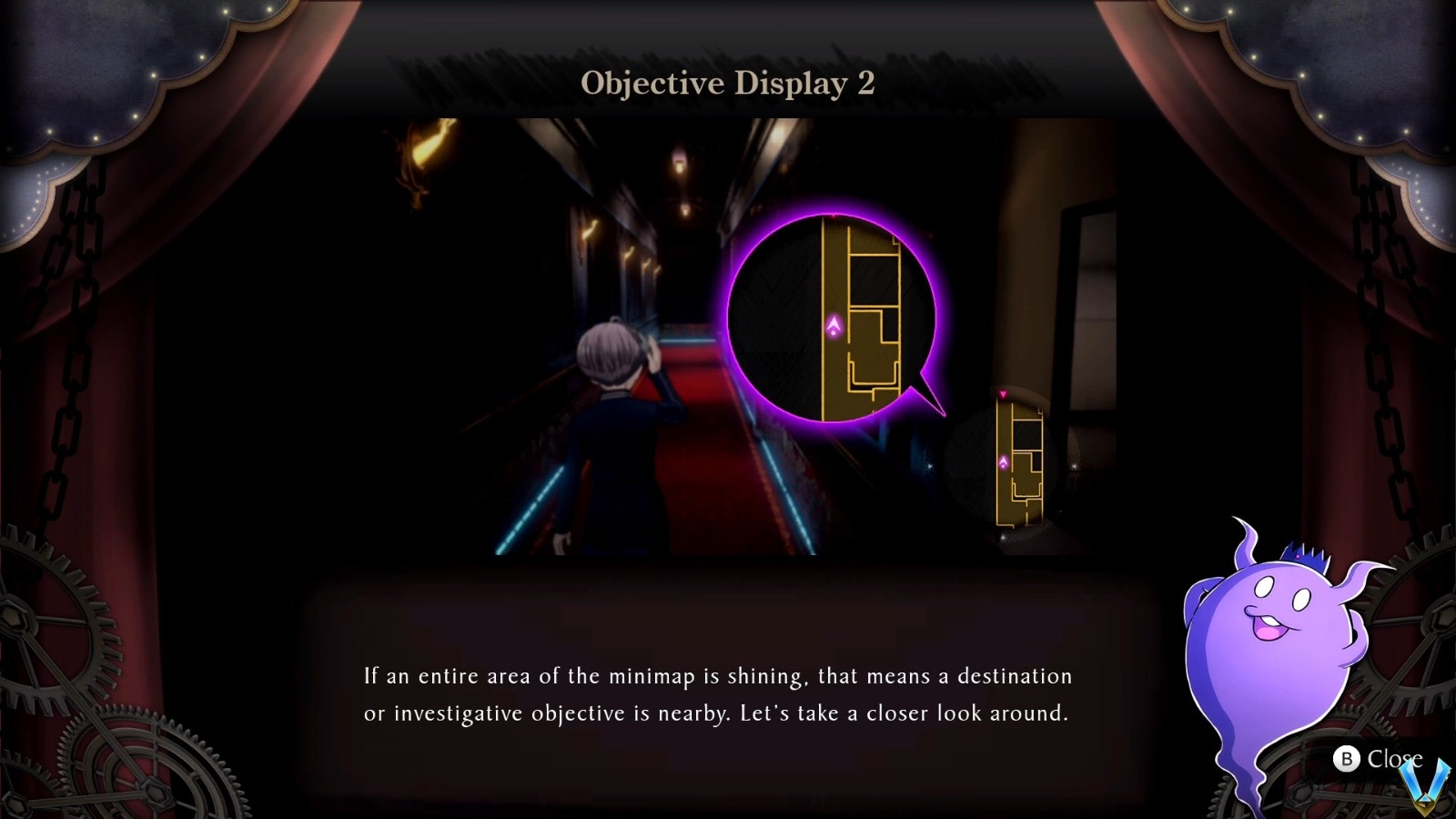Select the pink player arrow on the magnified minimap
1456x819 pixels.
[834, 325]
